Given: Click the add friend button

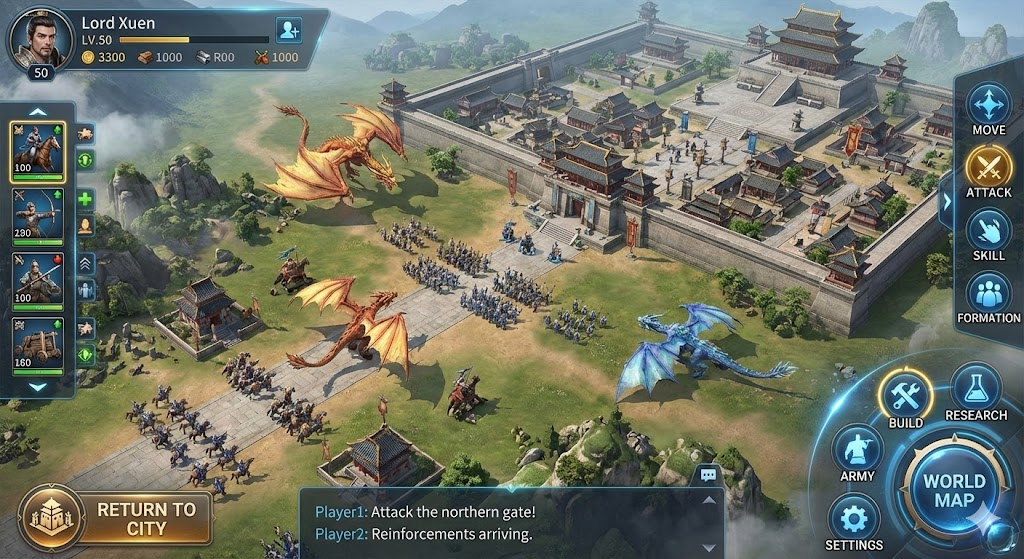Looking at the screenshot, I should (288, 30).
